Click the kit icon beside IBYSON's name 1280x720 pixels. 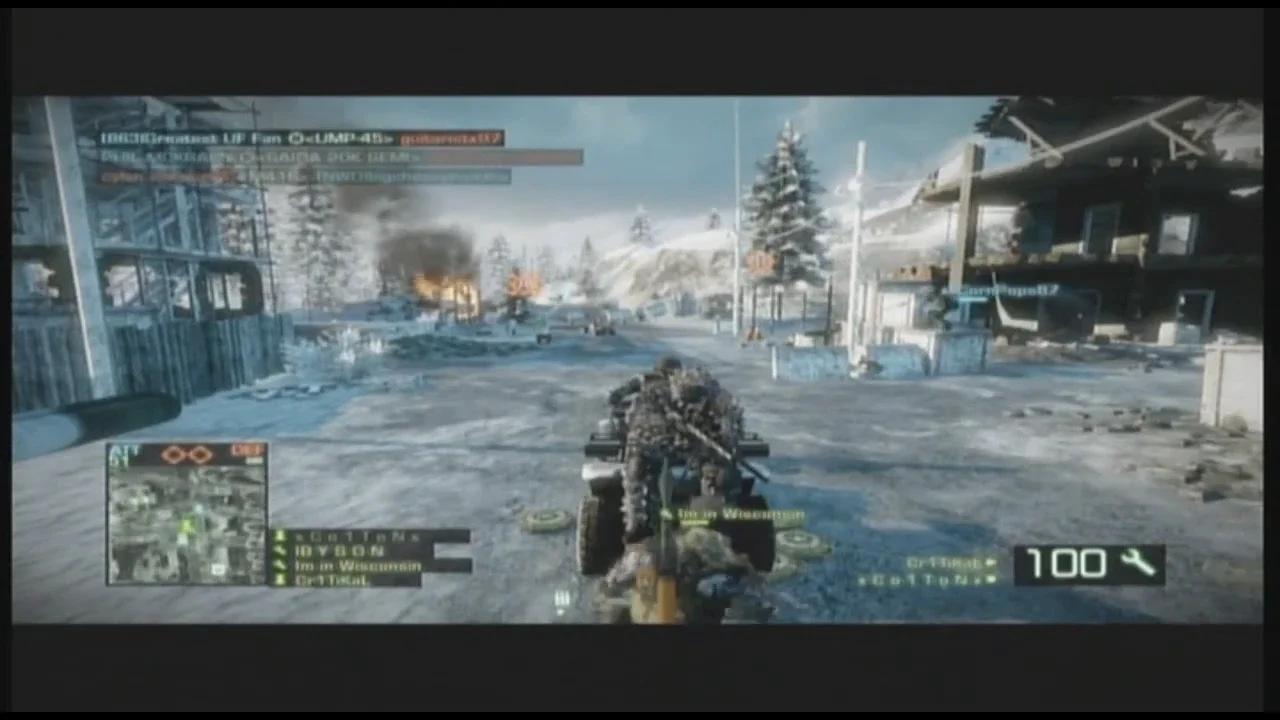click(x=282, y=550)
